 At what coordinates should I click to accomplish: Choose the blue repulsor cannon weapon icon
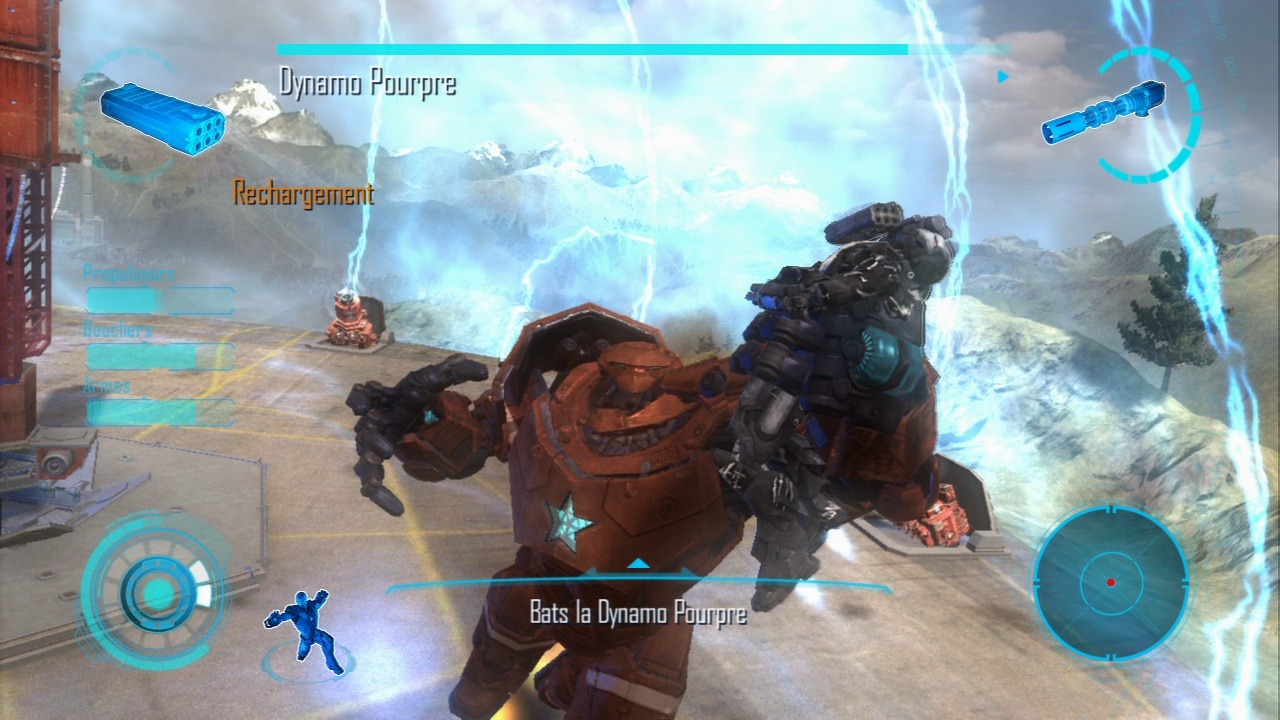pos(1104,113)
